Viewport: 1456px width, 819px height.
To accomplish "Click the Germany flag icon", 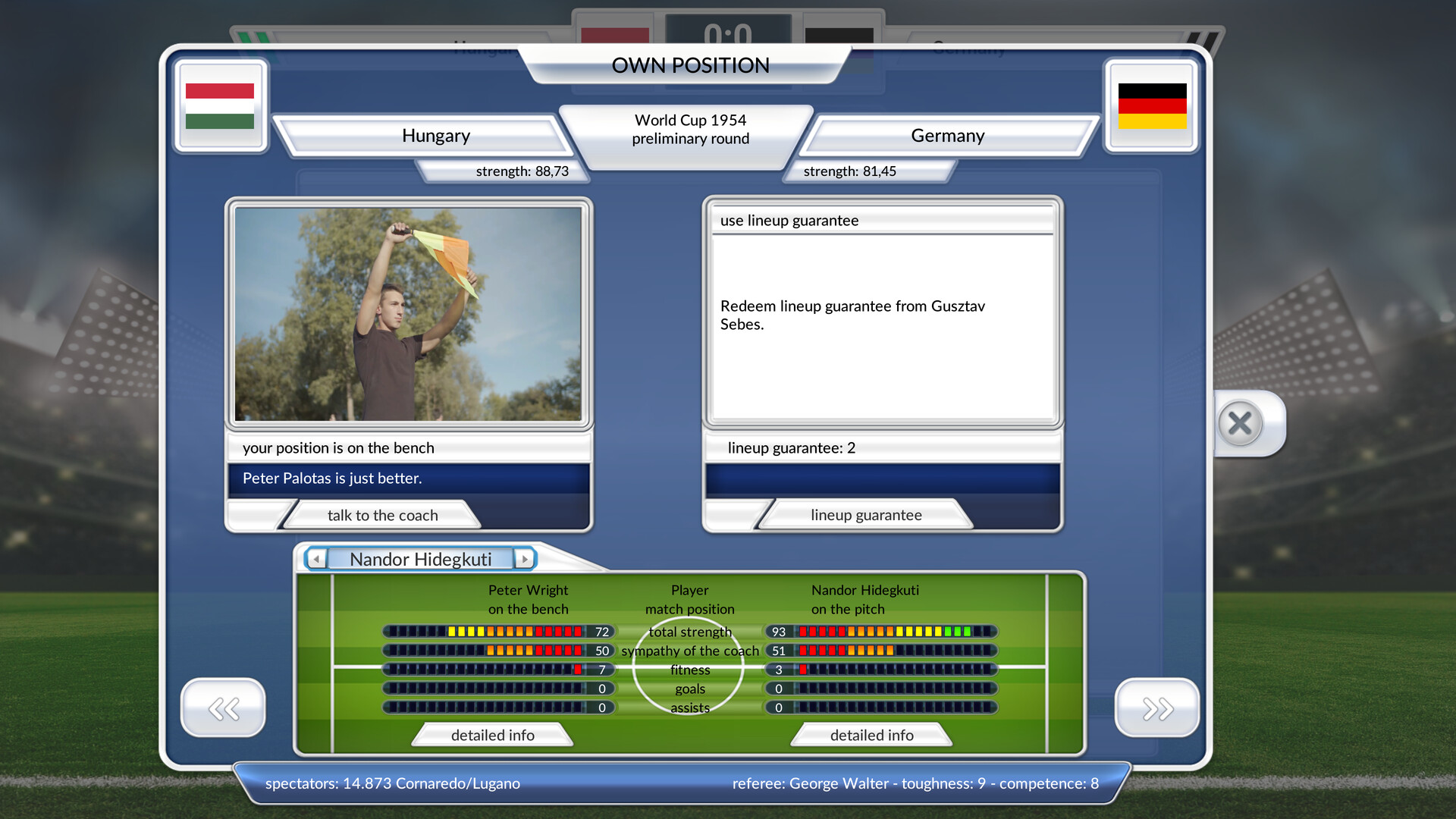I will pos(1152,108).
